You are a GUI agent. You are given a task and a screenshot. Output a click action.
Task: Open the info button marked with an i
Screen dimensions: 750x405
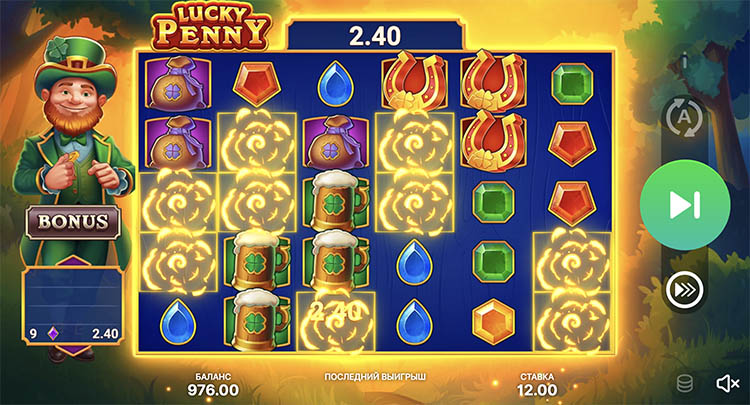click(x=684, y=60)
